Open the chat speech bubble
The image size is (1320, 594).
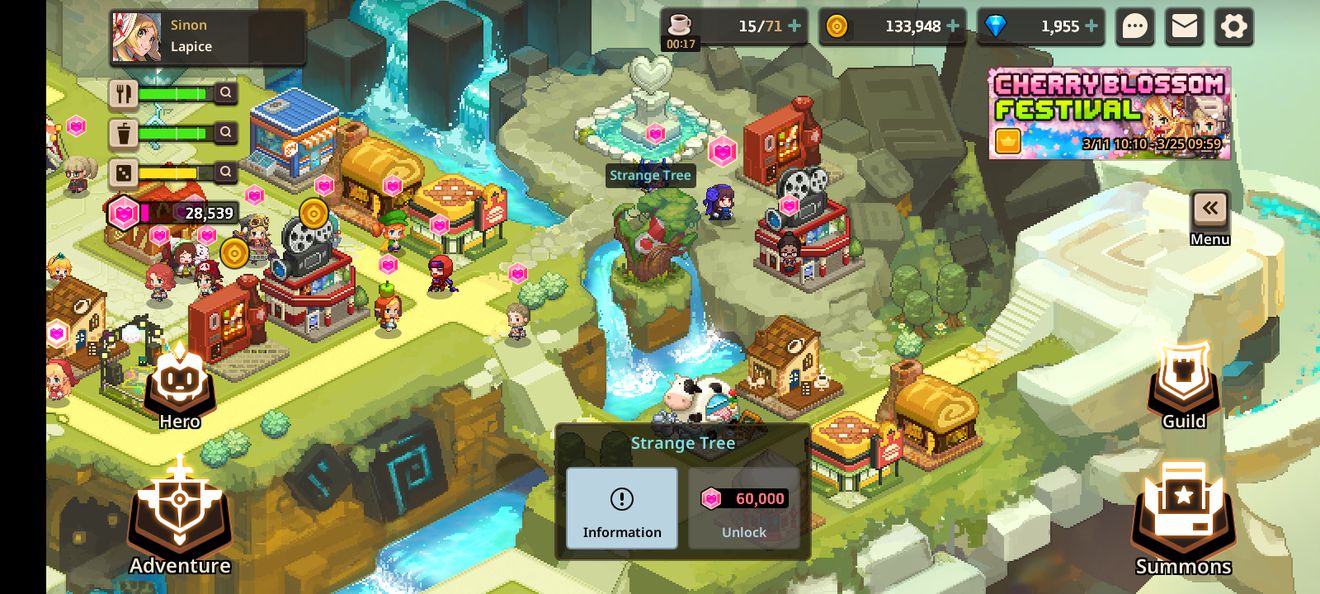(1135, 27)
